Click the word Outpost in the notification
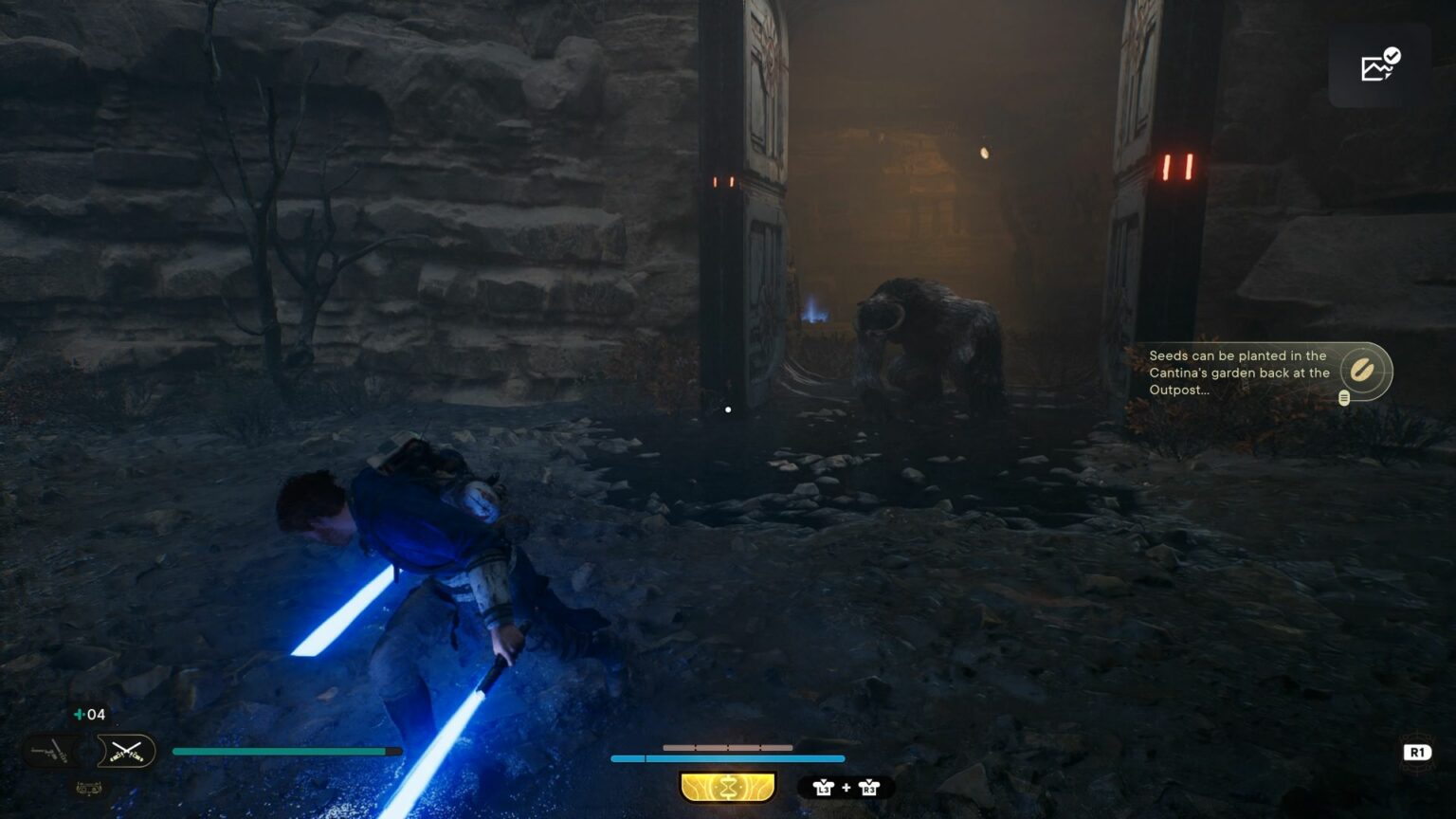The image size is (1456, 819). coord(1178,389)
